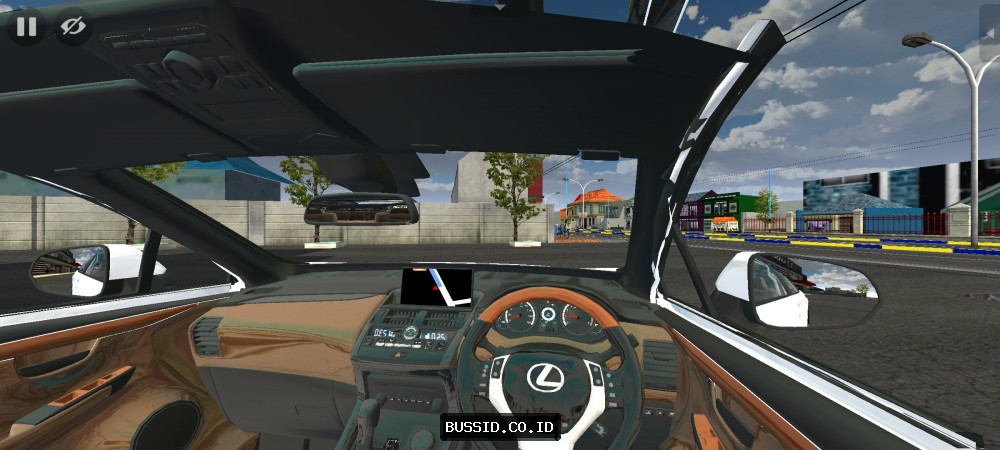Pause the game with the pause button
This screenshot has width=1000, height=450.
point(26,27)
